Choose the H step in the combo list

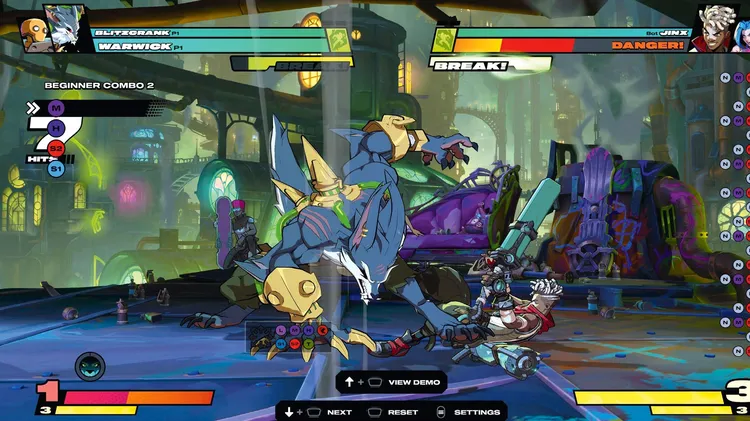point(56,128)
